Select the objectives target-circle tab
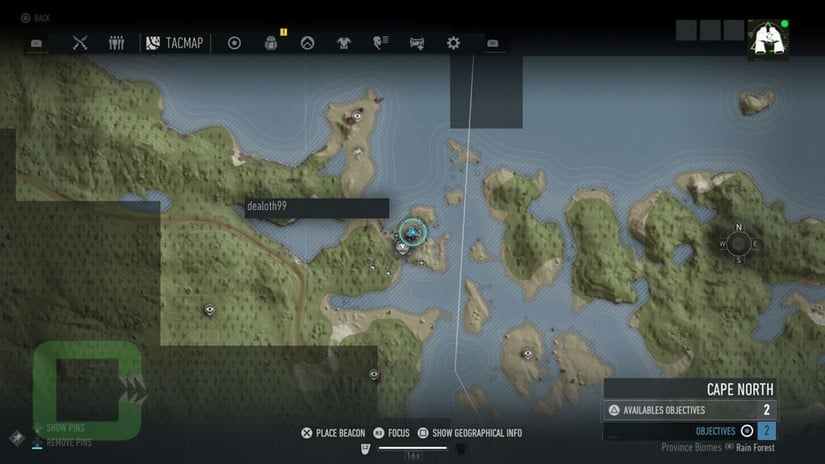 coord(235,43)
